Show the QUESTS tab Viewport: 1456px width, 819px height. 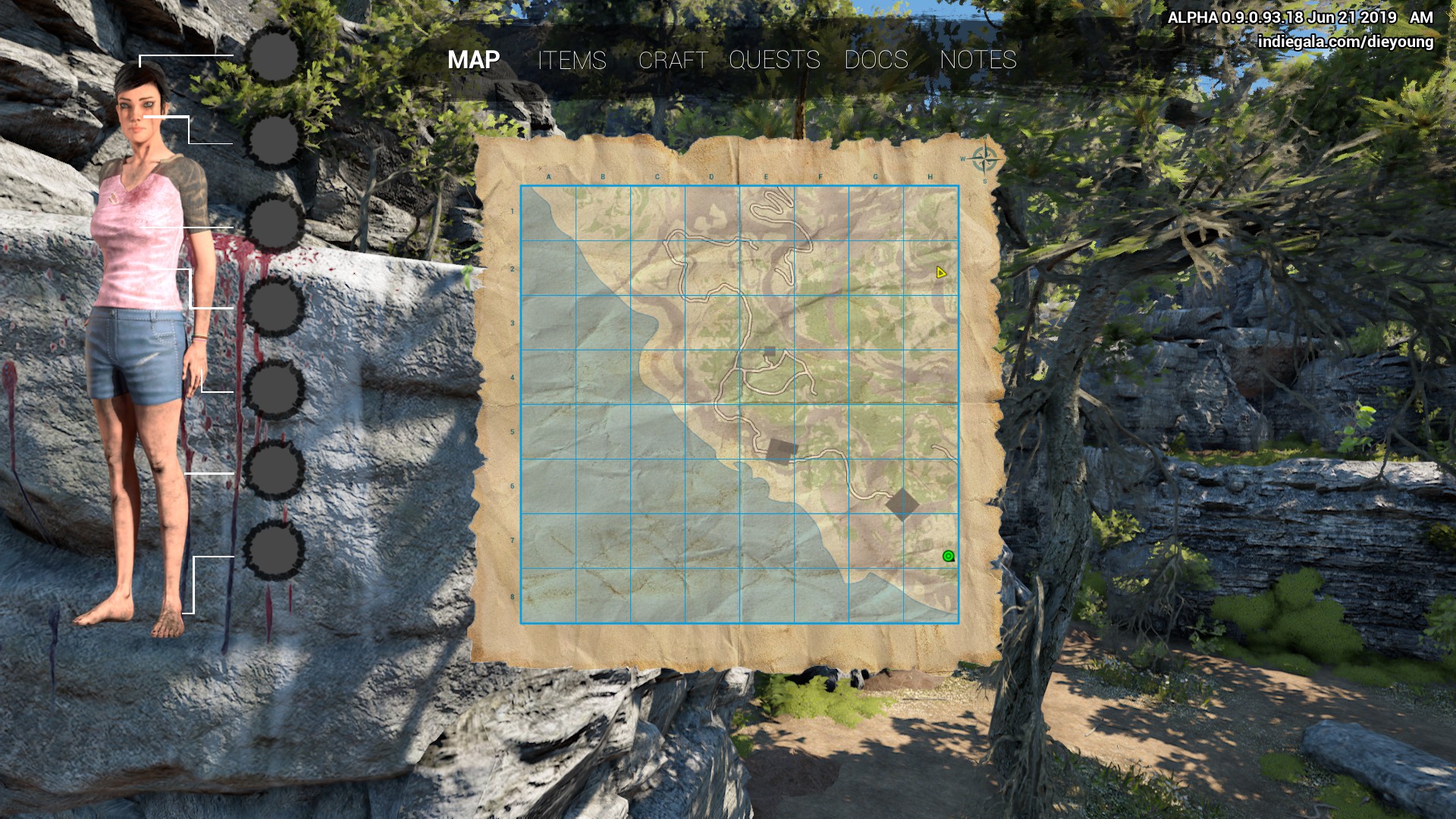(774, 60)
